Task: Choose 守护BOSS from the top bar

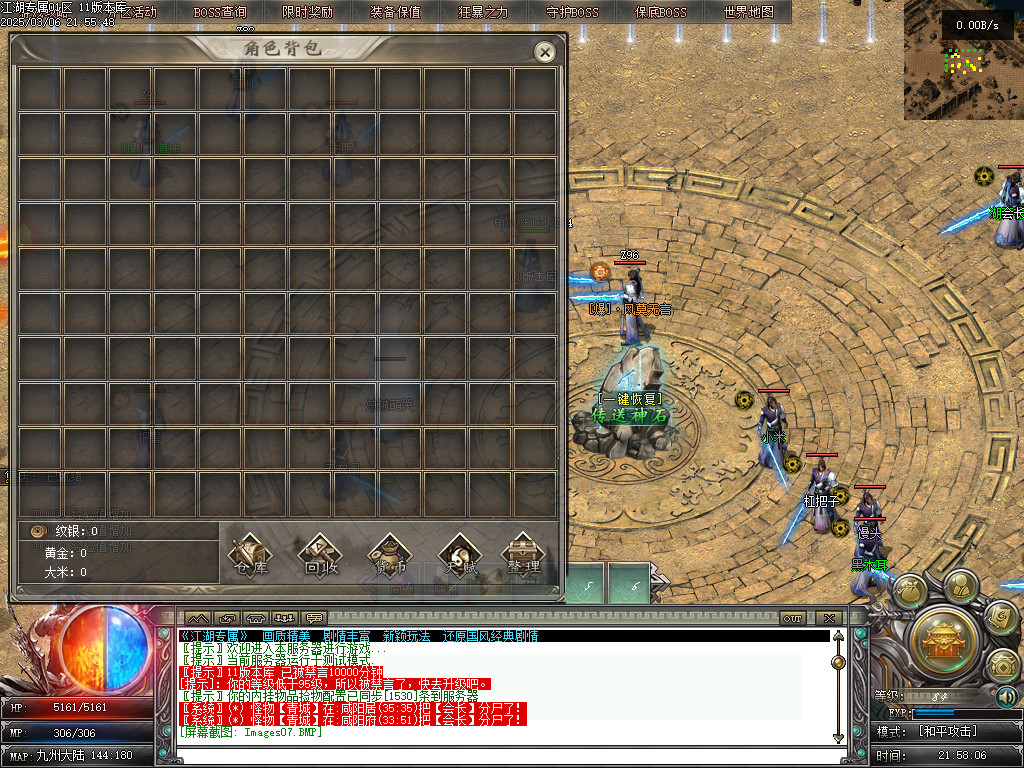Action: [573, 12]
